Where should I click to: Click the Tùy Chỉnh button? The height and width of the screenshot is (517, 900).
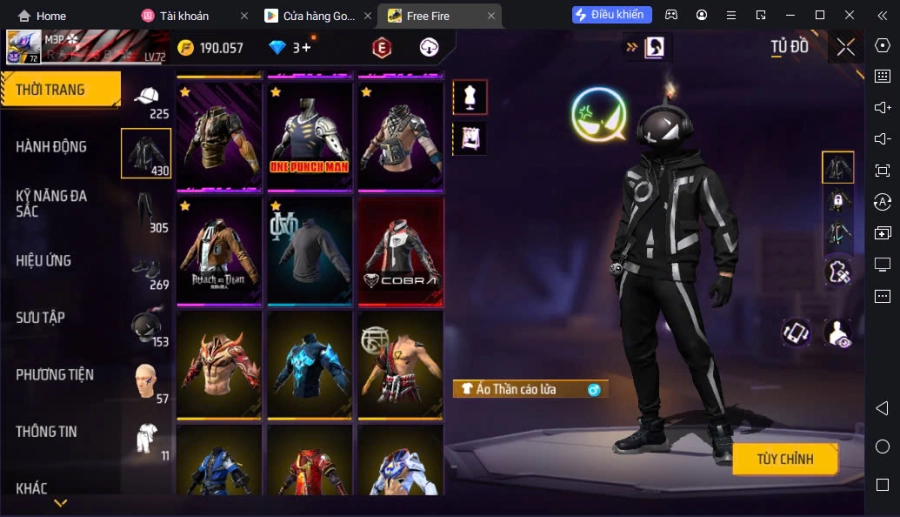click(x=784, y=459)
